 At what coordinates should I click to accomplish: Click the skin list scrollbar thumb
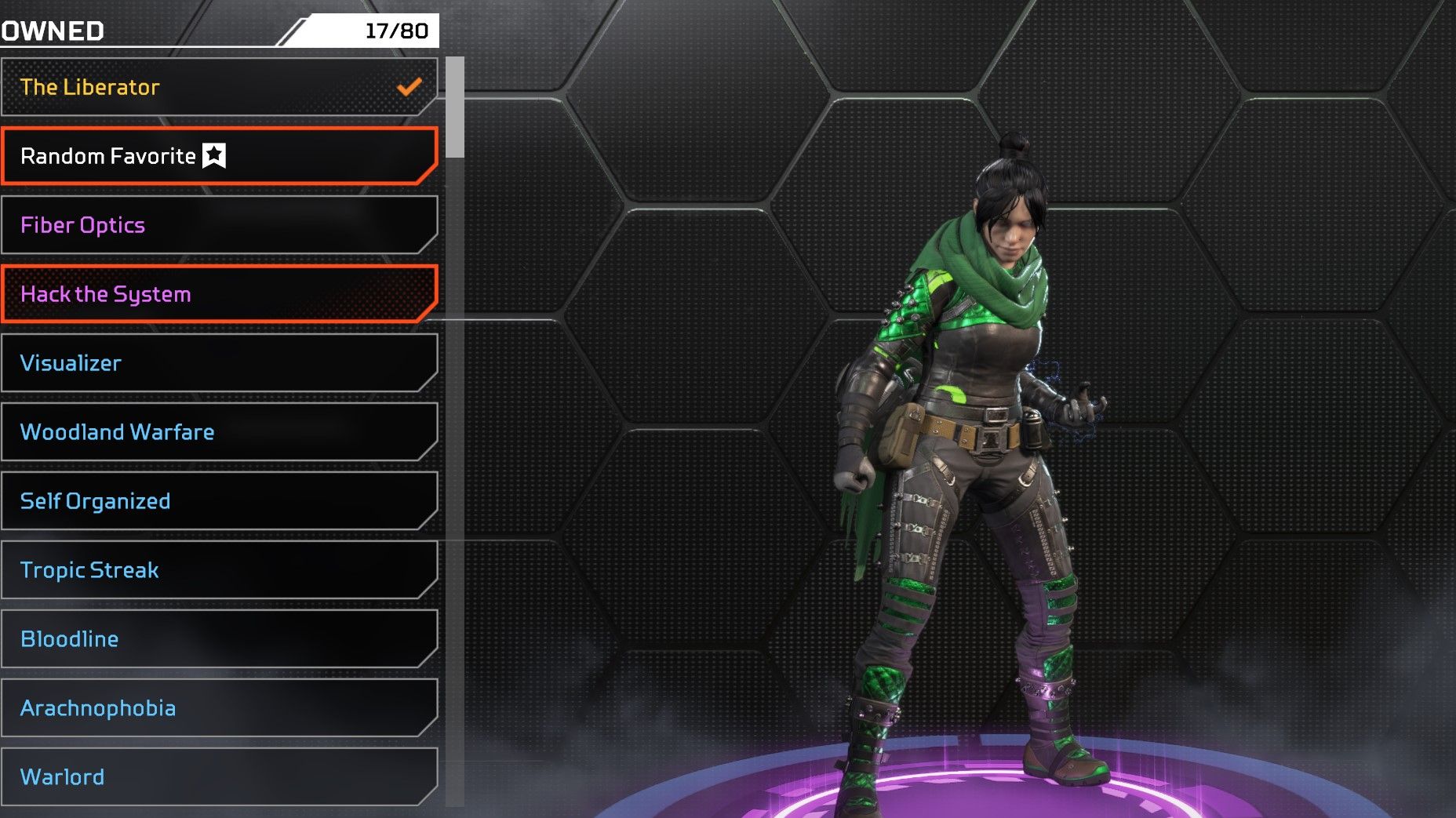[x=455, y=107]
